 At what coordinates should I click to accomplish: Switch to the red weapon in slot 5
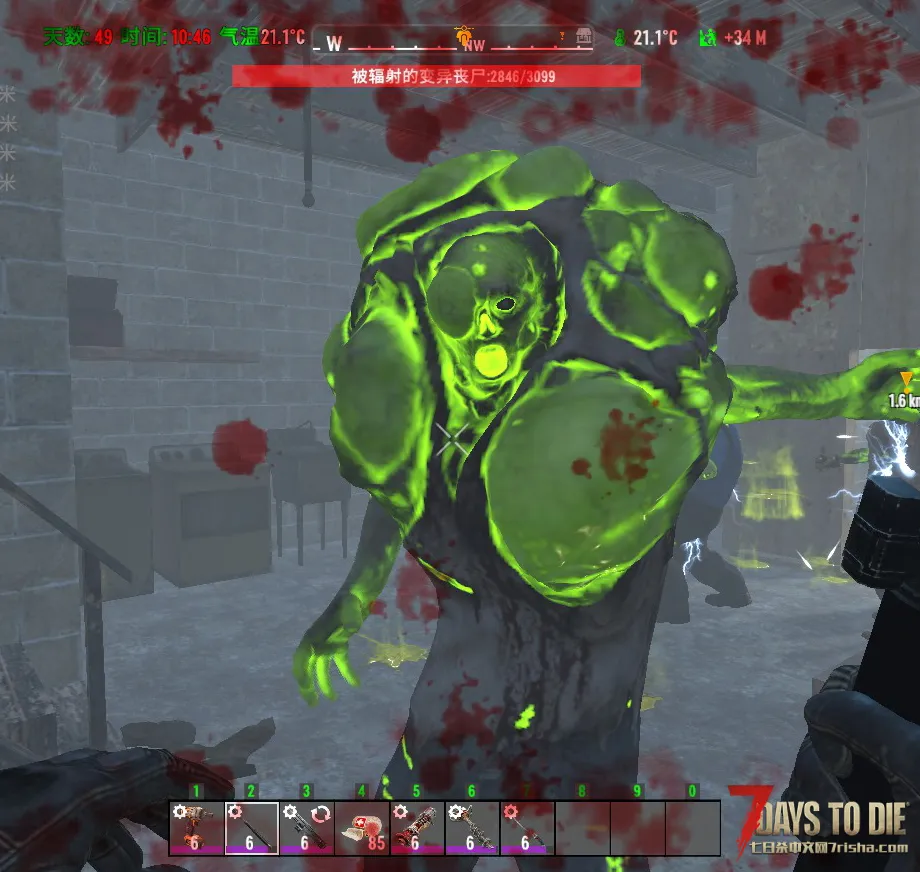(416, 828)
